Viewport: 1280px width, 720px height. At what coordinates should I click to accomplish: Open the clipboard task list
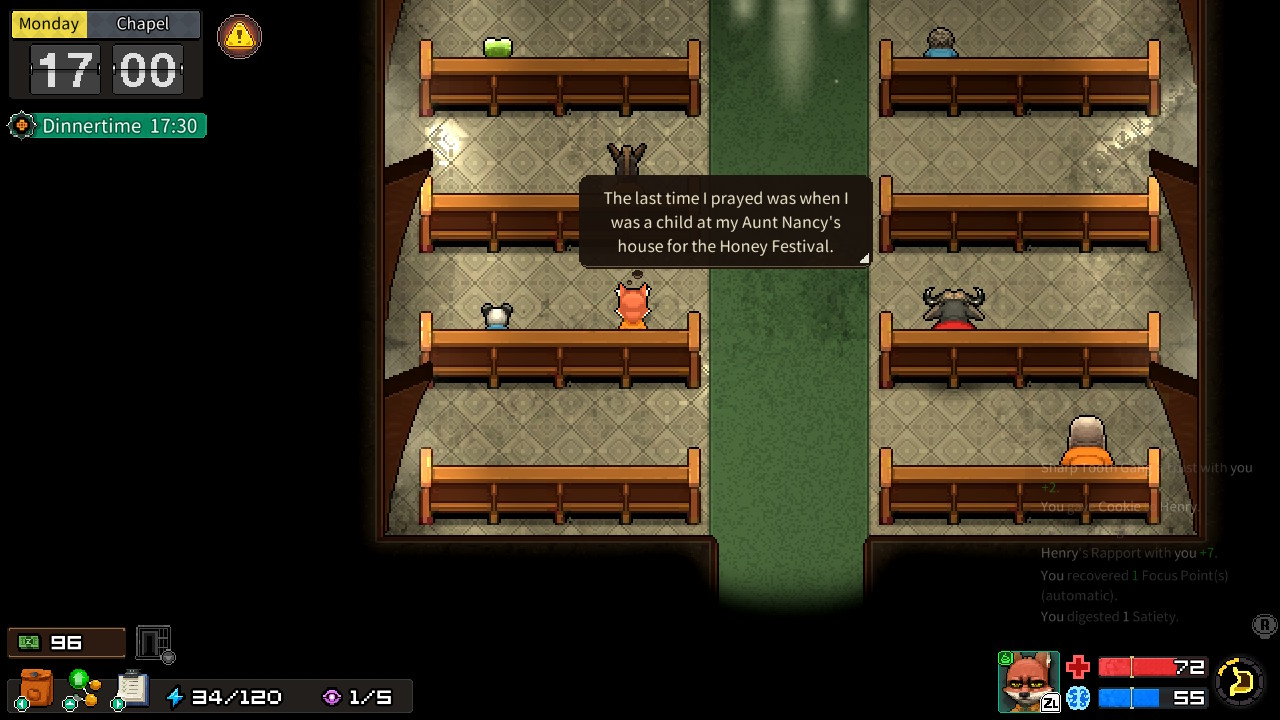tap(132, 688)
